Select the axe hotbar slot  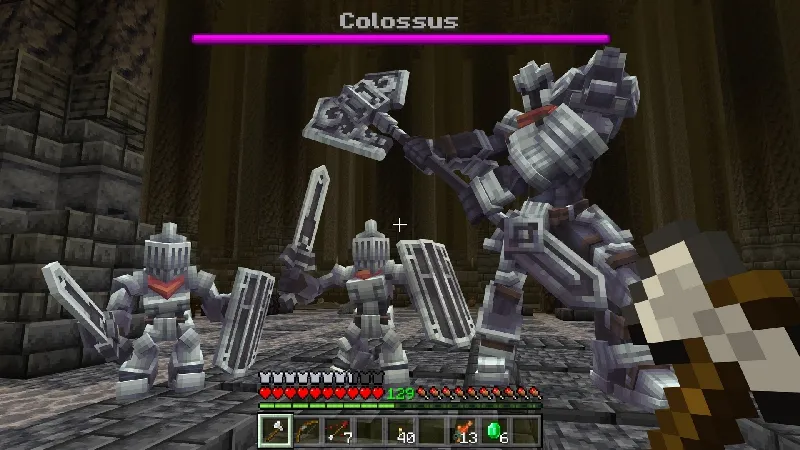pos(275,430)
